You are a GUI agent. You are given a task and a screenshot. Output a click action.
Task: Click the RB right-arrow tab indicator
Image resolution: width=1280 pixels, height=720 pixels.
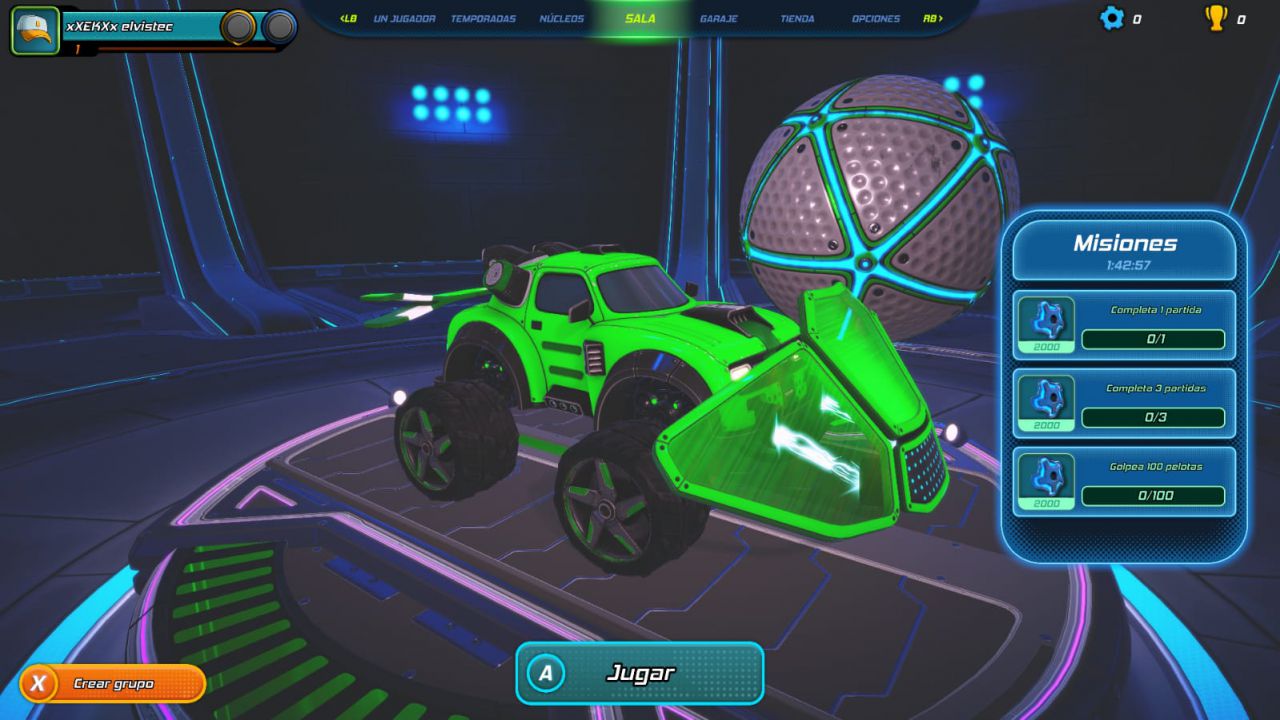931,17
